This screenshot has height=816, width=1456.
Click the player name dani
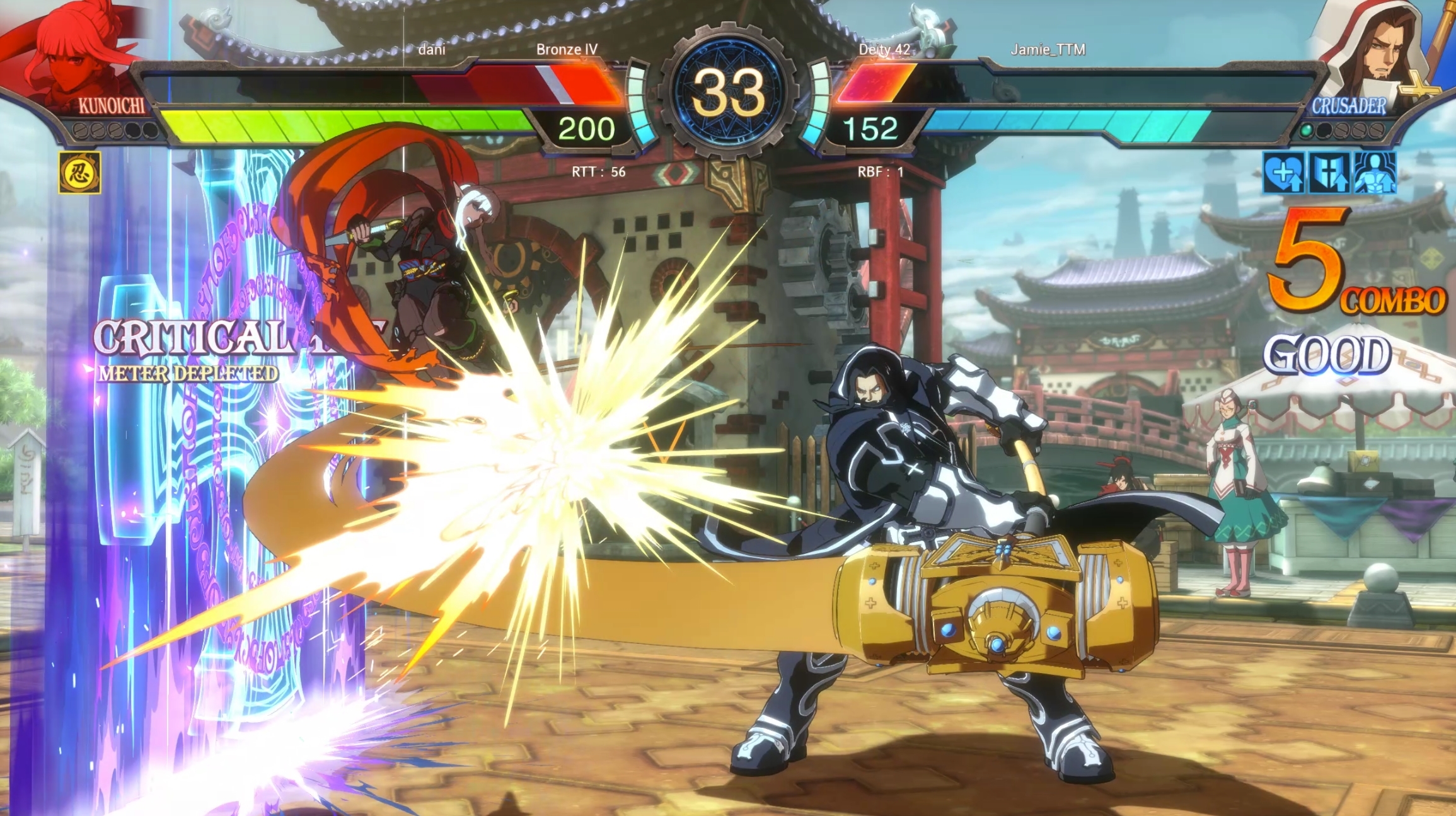(x=432, y=50)
